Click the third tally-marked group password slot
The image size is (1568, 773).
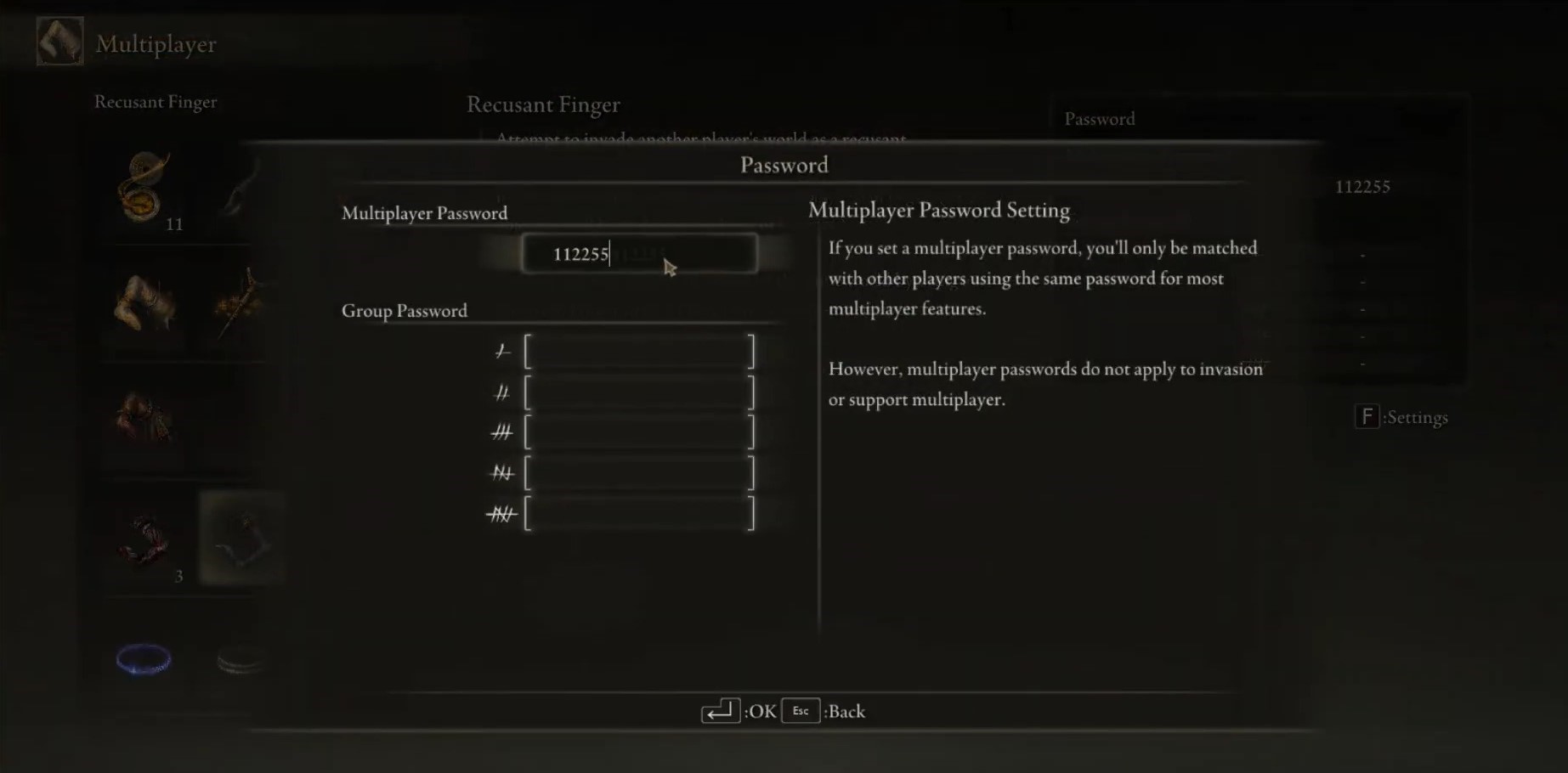639,431
